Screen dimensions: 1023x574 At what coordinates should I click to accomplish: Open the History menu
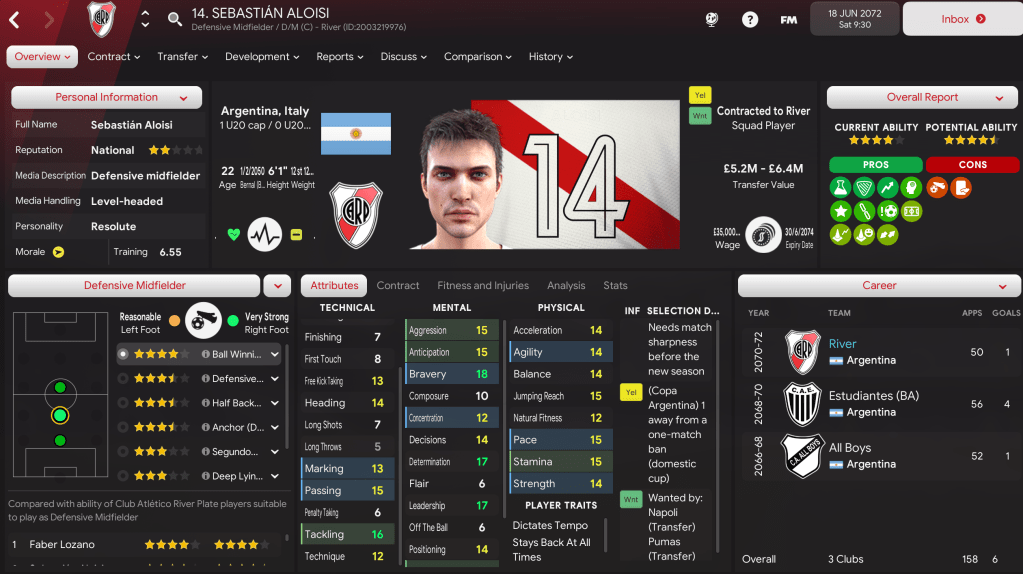click(552, 57)
